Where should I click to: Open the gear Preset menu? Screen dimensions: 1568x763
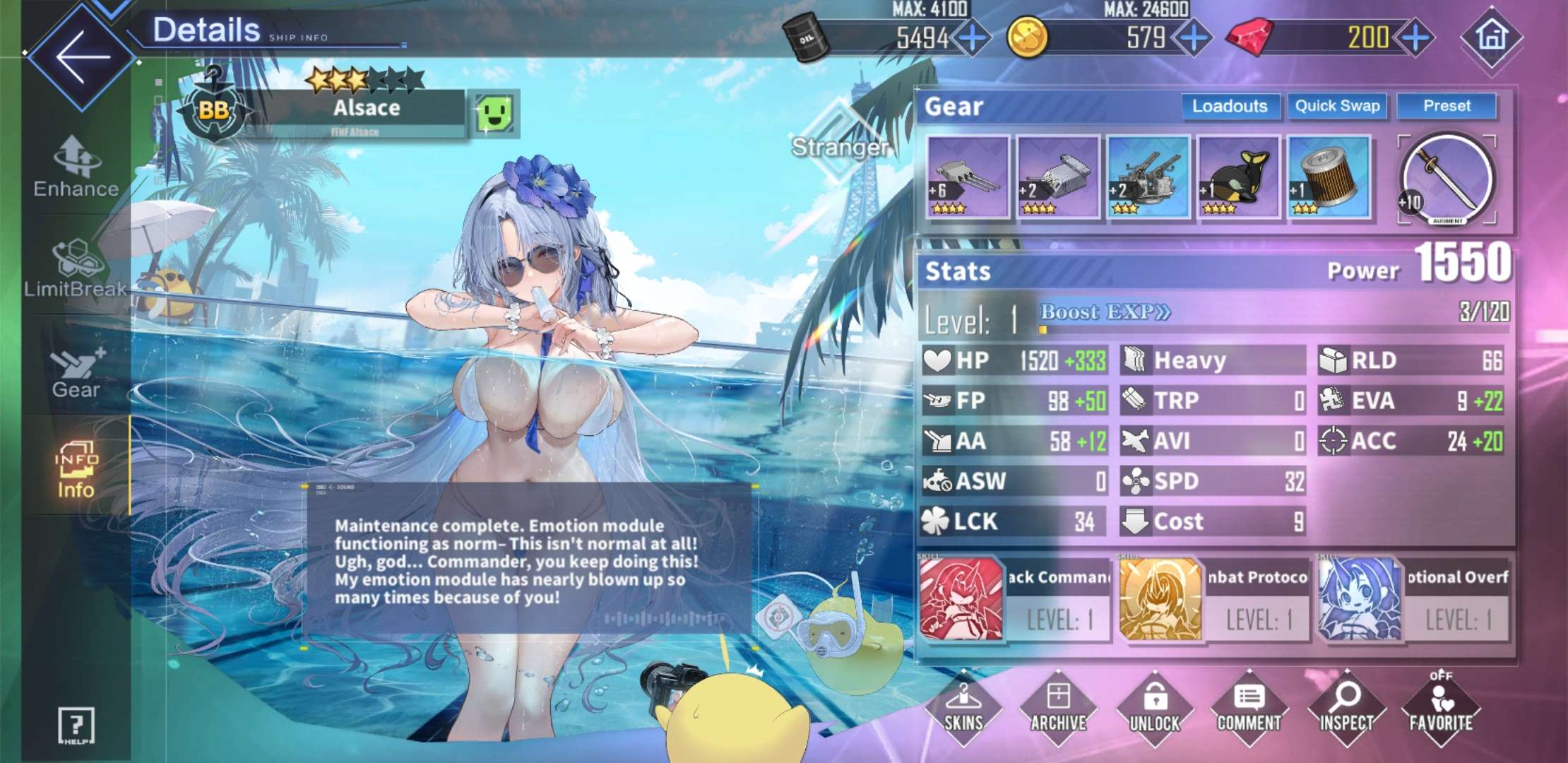(1447, 106)
